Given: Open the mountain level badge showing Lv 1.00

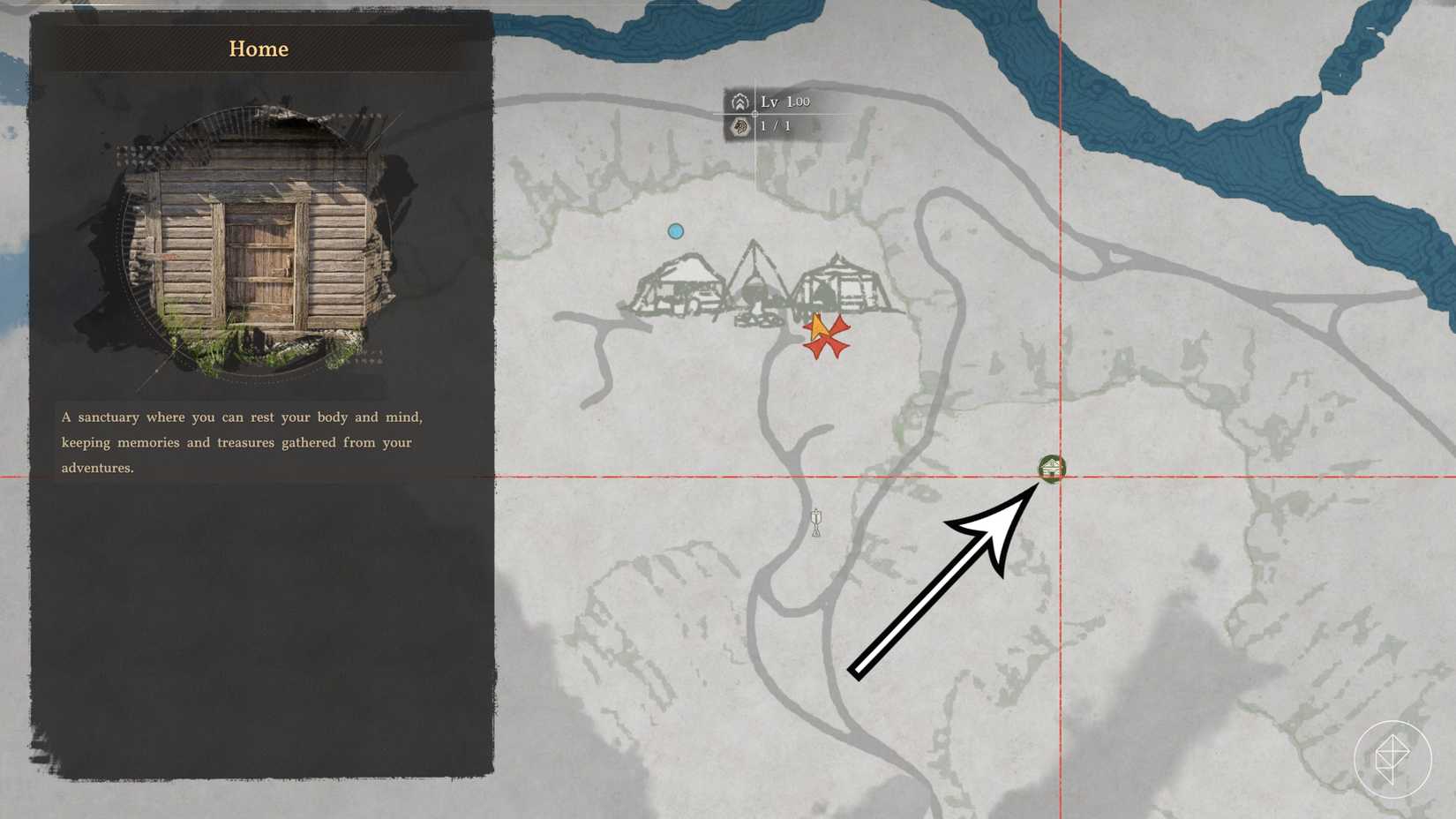Looking at the screenshot, I should pos(739,101).
